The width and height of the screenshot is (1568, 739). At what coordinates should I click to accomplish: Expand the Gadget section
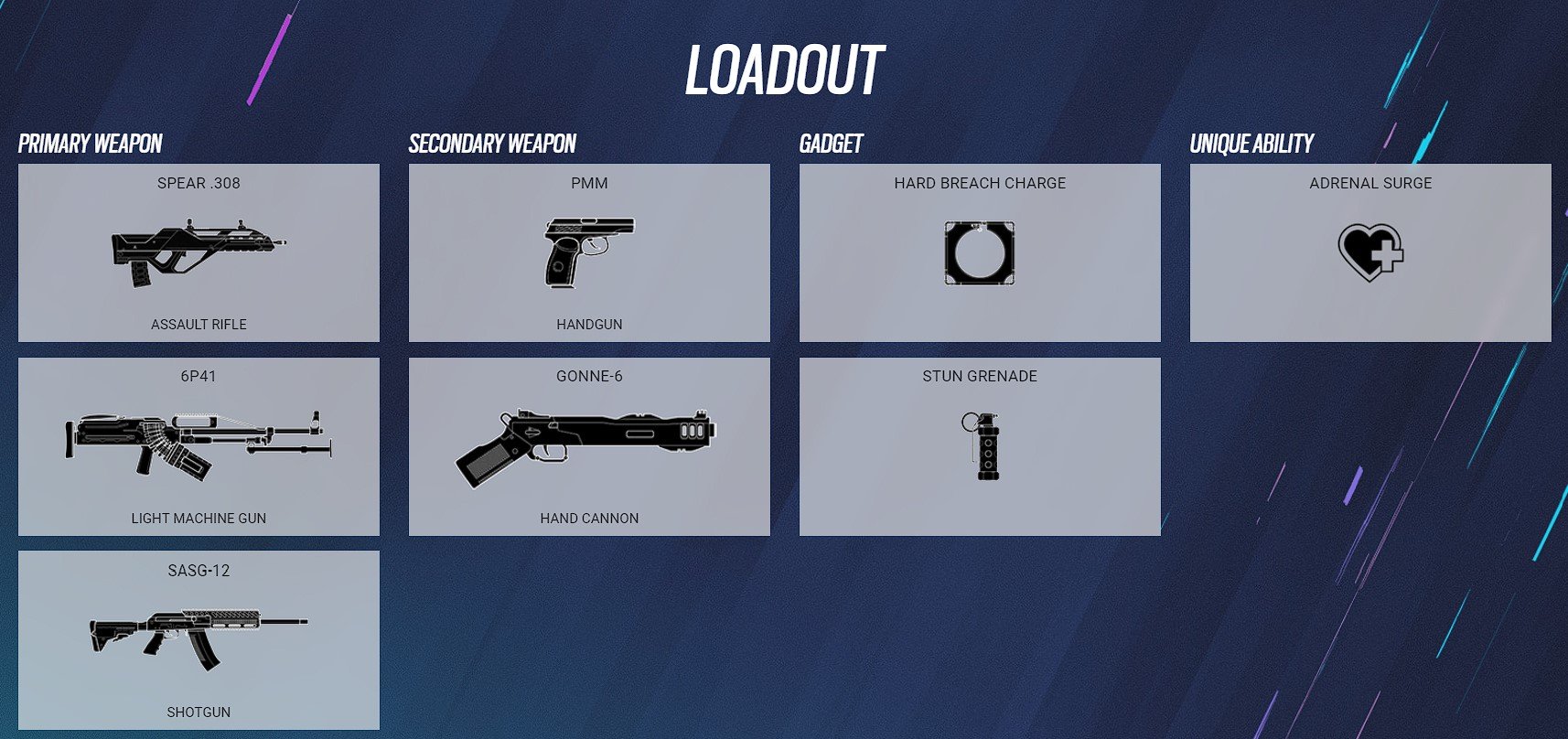click(831, 144)
